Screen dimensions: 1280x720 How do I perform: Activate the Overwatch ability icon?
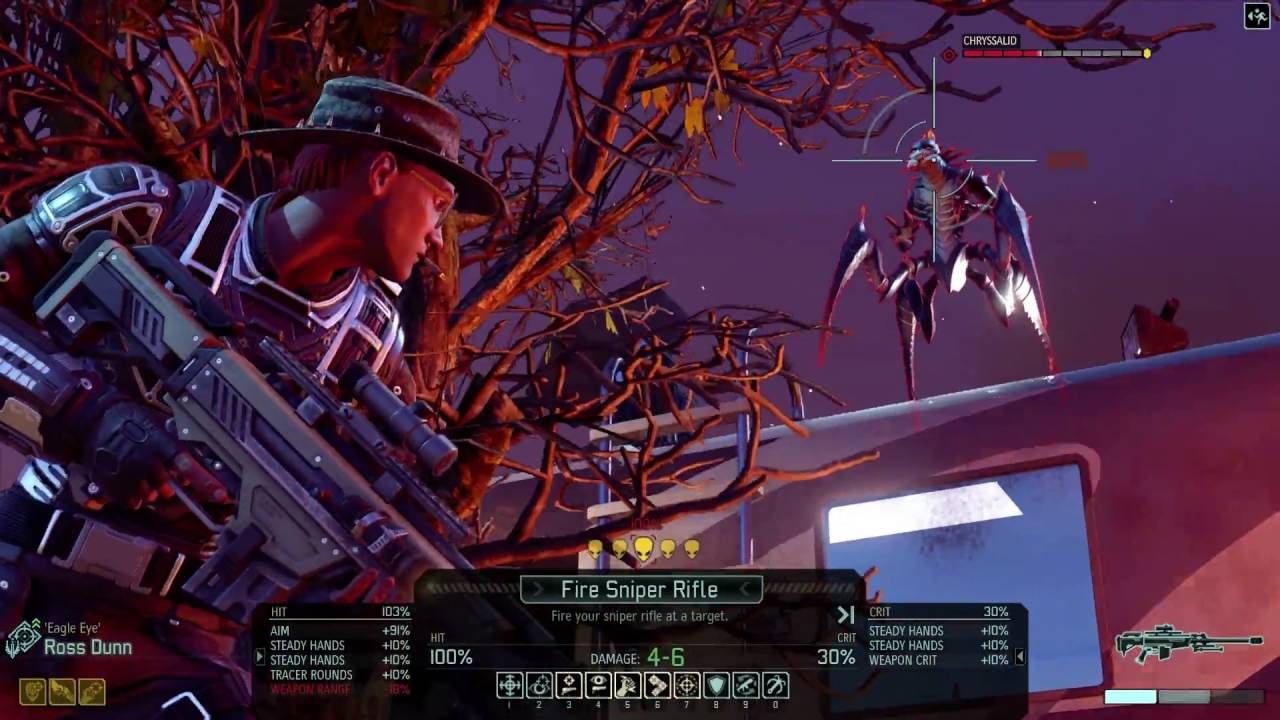[x=539, y=685]
